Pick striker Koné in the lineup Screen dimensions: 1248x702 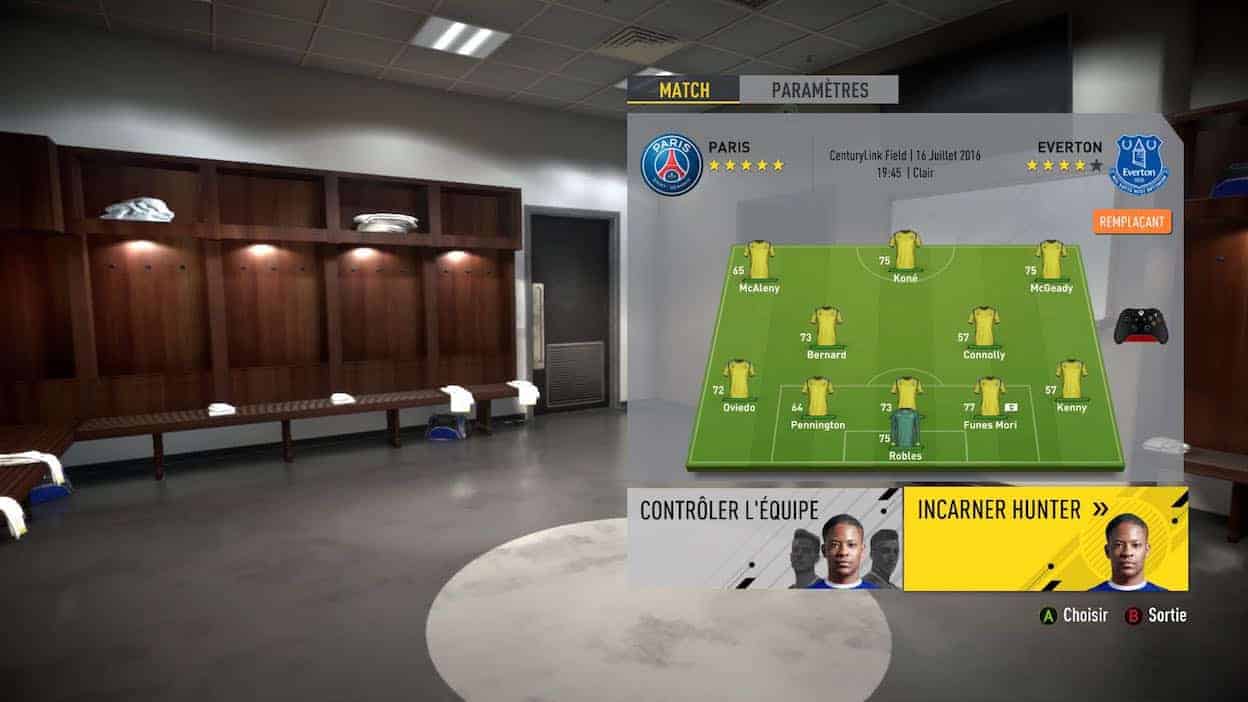coord(905,253)
